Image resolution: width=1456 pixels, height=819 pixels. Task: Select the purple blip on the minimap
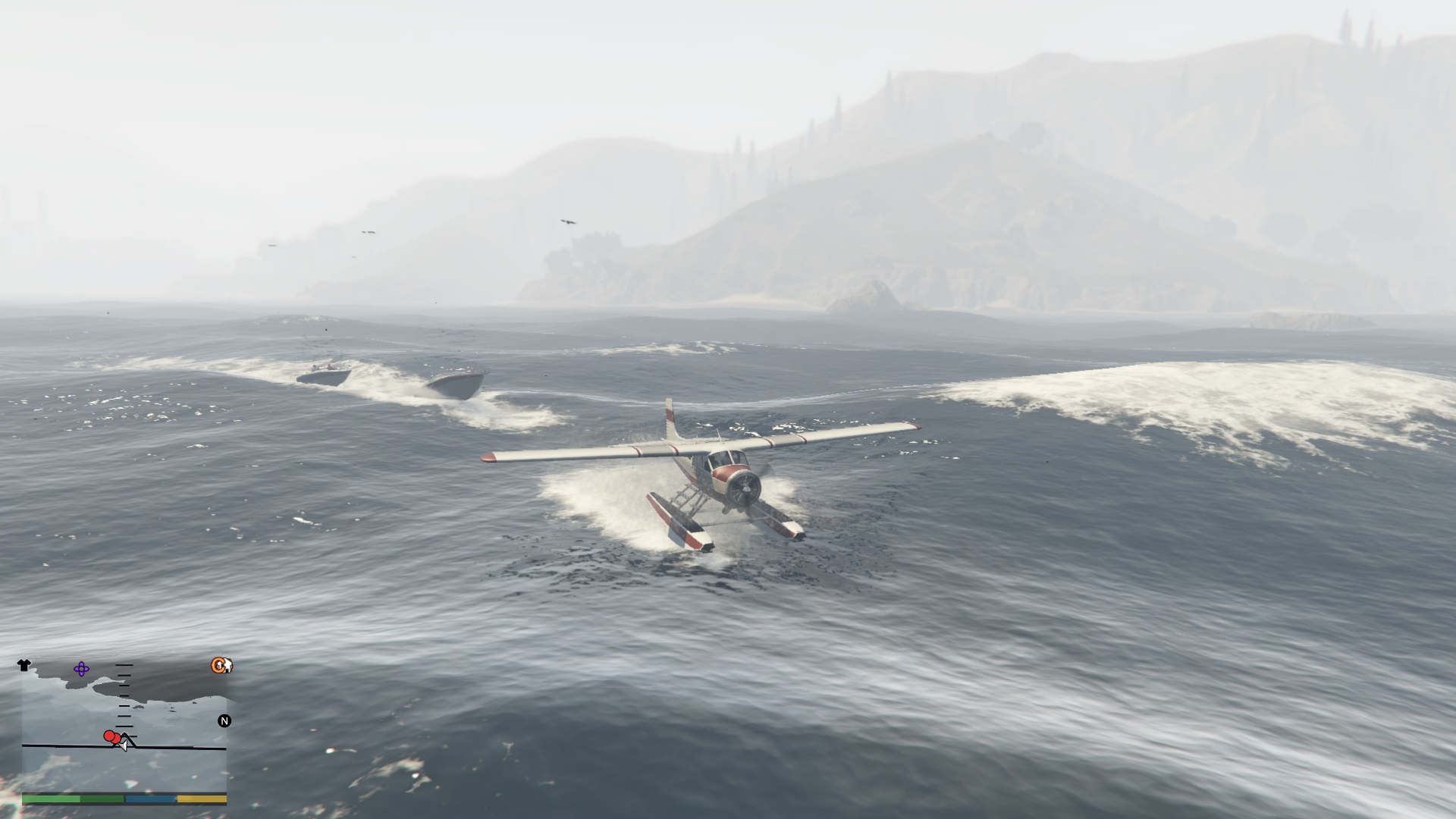[x=81, y=670]
